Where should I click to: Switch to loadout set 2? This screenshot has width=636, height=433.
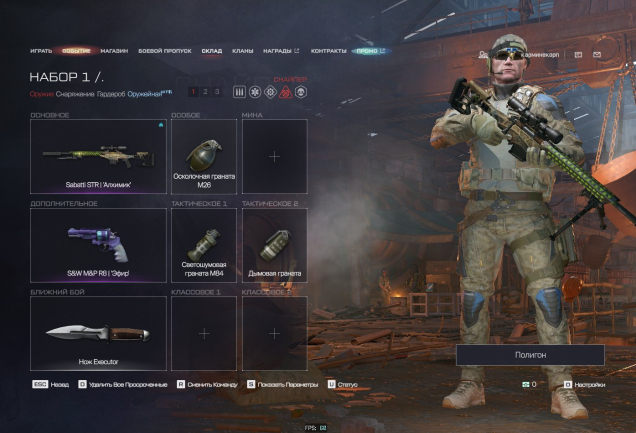[205, 92]
